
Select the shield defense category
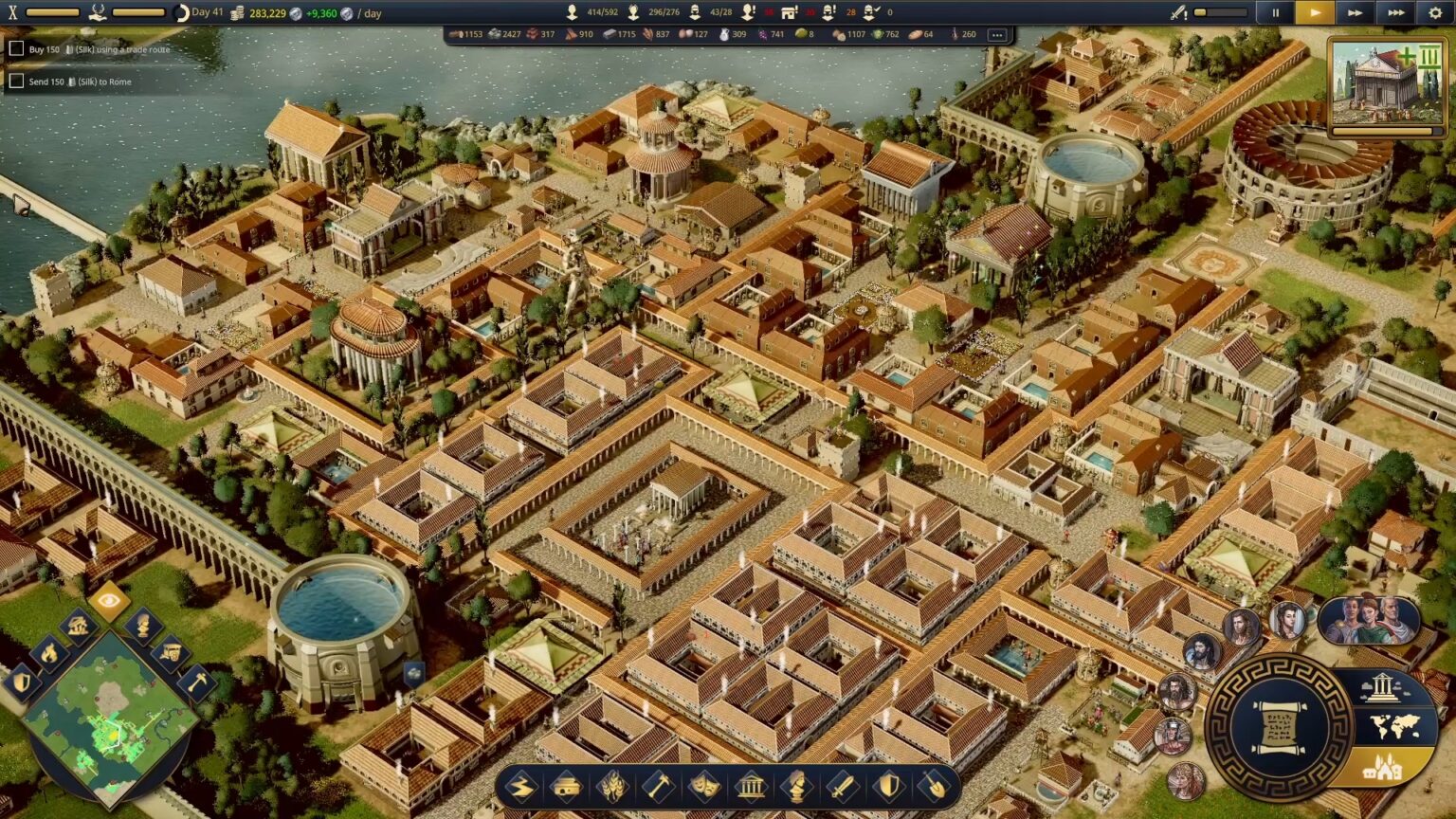point(886,787)
